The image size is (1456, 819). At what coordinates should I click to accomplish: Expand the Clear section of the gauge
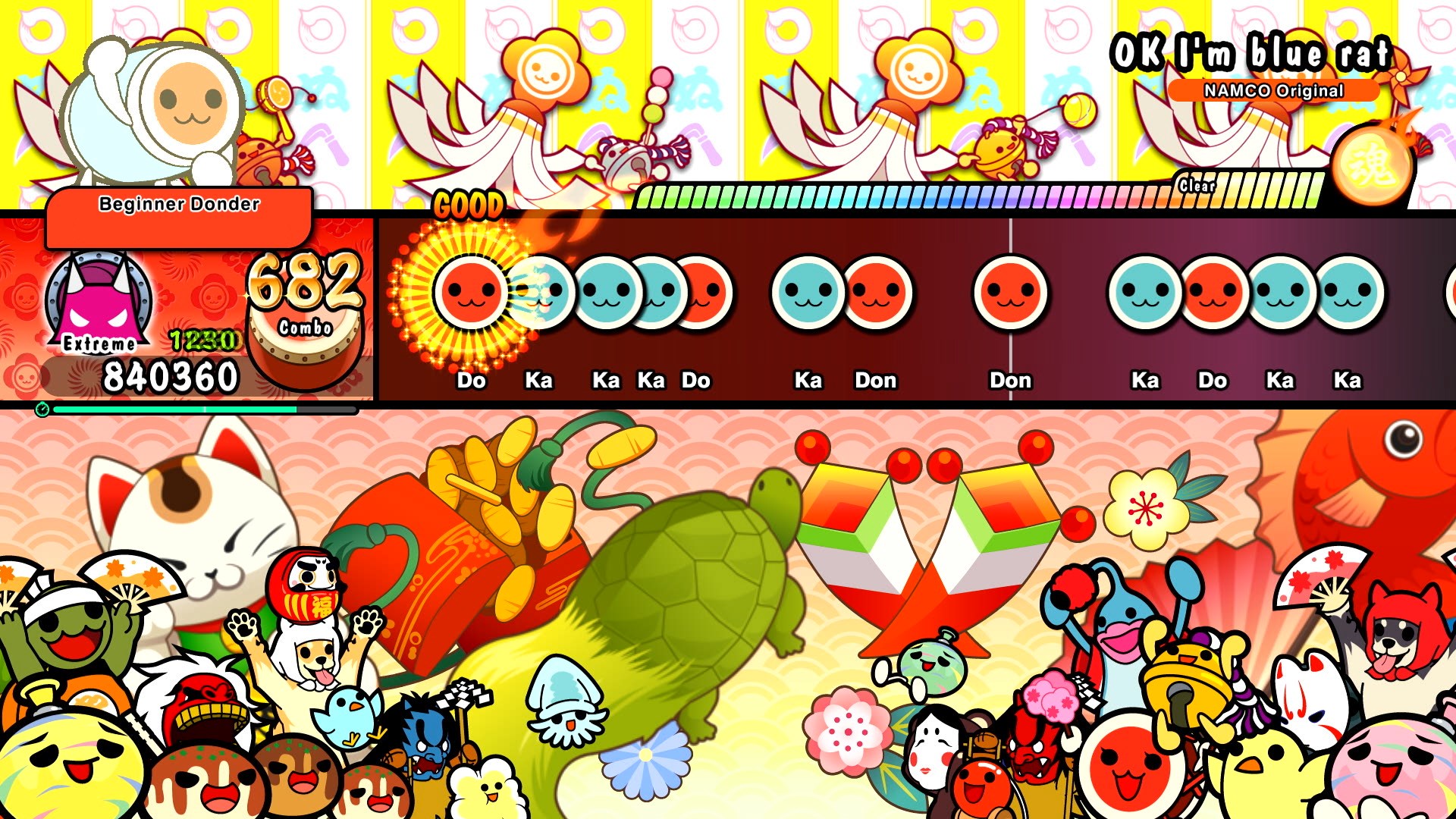pyautogui.click(x=1196, y=184)
